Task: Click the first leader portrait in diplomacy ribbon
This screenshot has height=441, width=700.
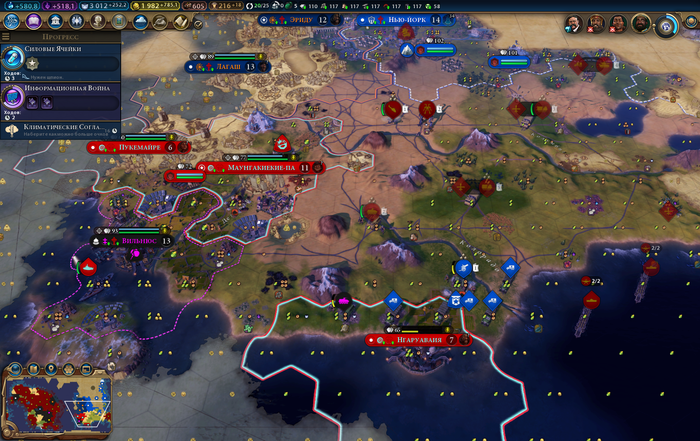Action: point(574,24)
